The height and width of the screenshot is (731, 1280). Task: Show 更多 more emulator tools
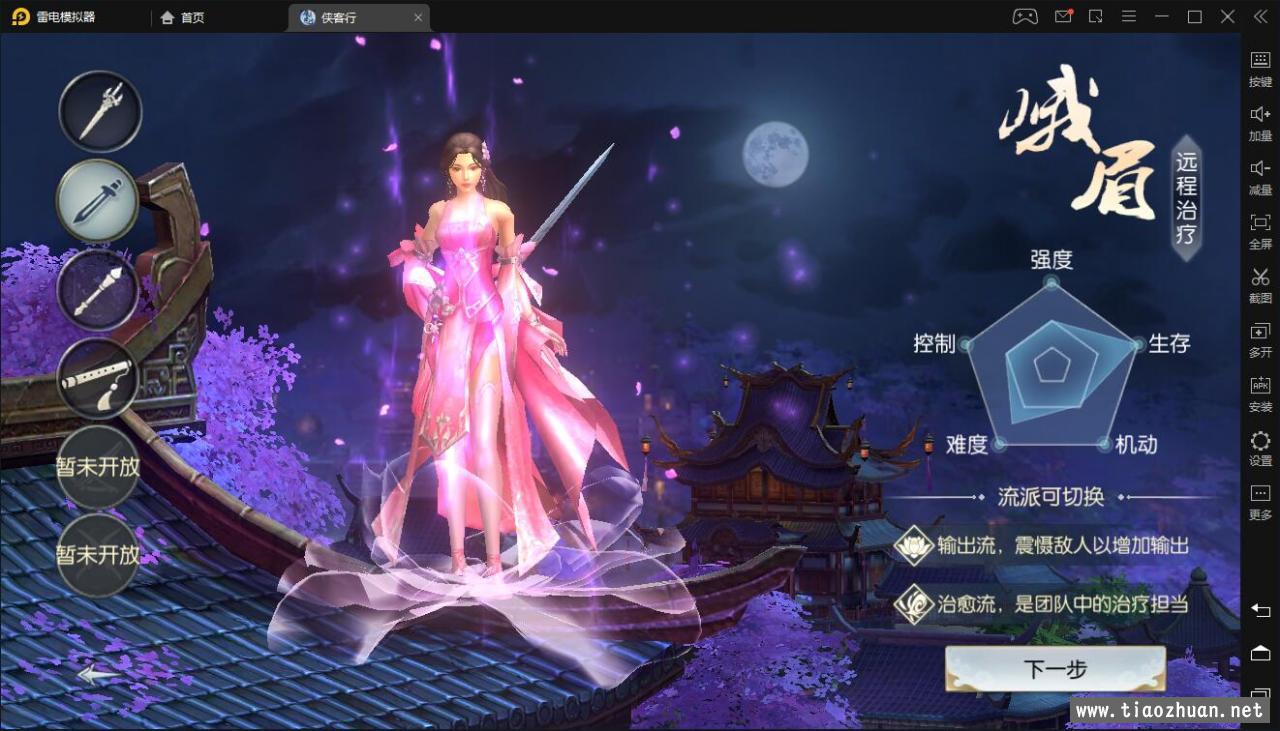[x=1260, y=501]
